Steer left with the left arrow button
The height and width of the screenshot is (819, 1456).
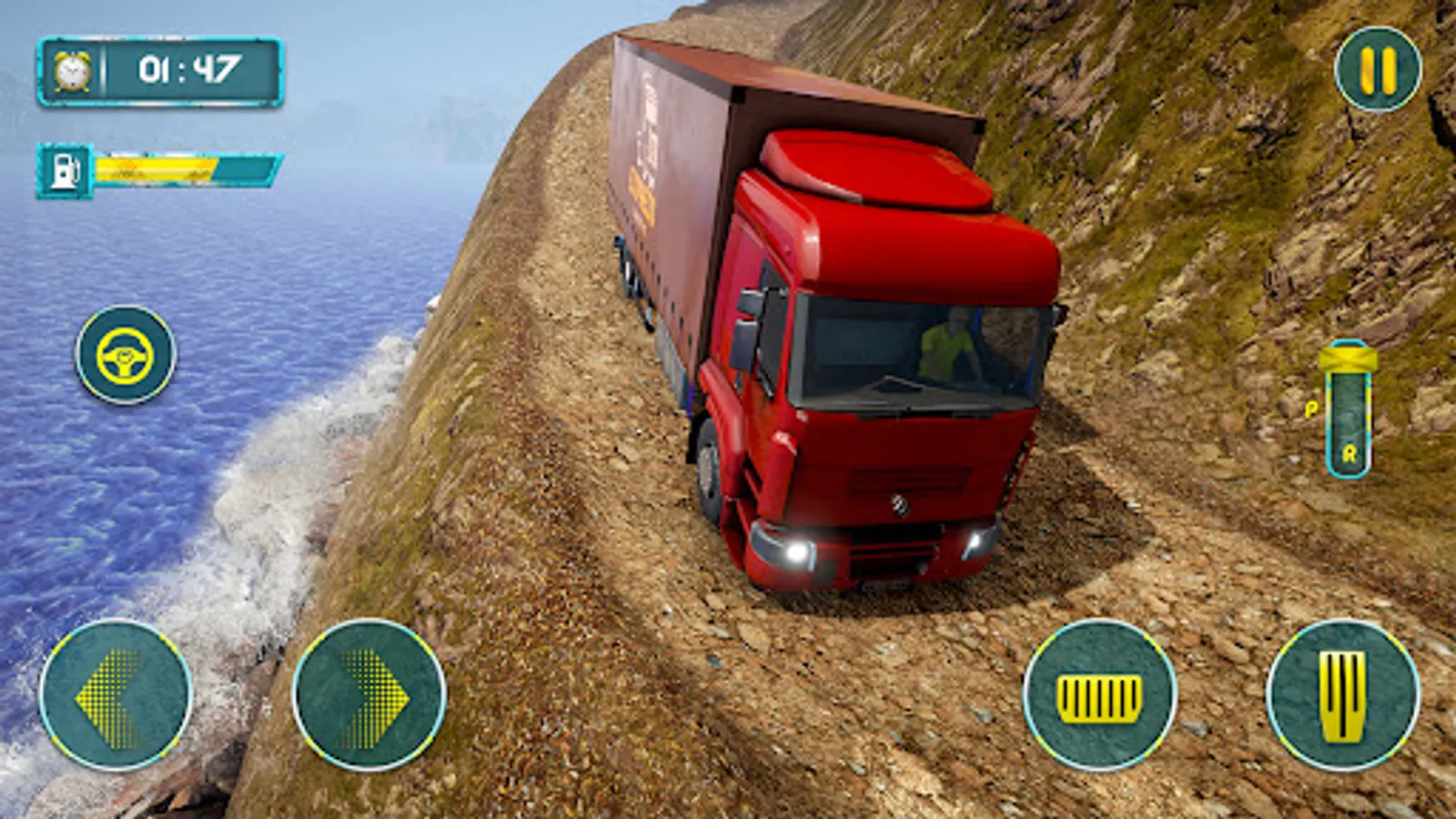pyautogui.click(x=115, y=696)
